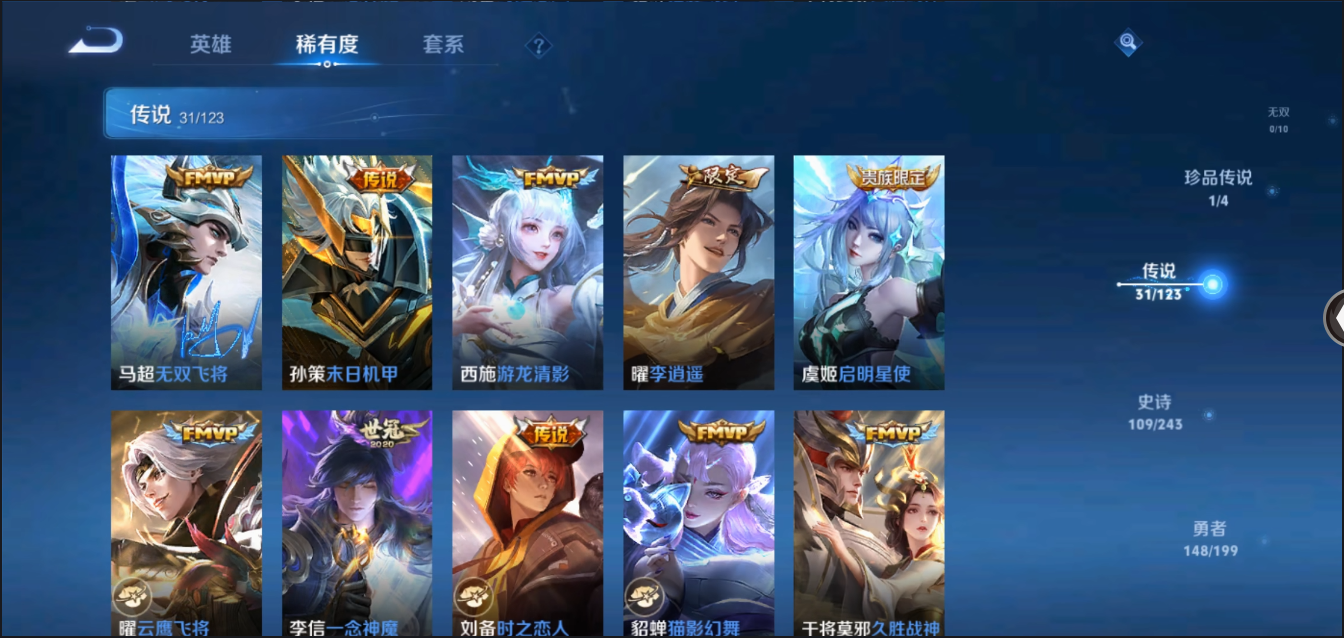The image size is (1344, 638).
Task: Jump to the 史诗 rarity section
Action: (x=1155, y=411)
